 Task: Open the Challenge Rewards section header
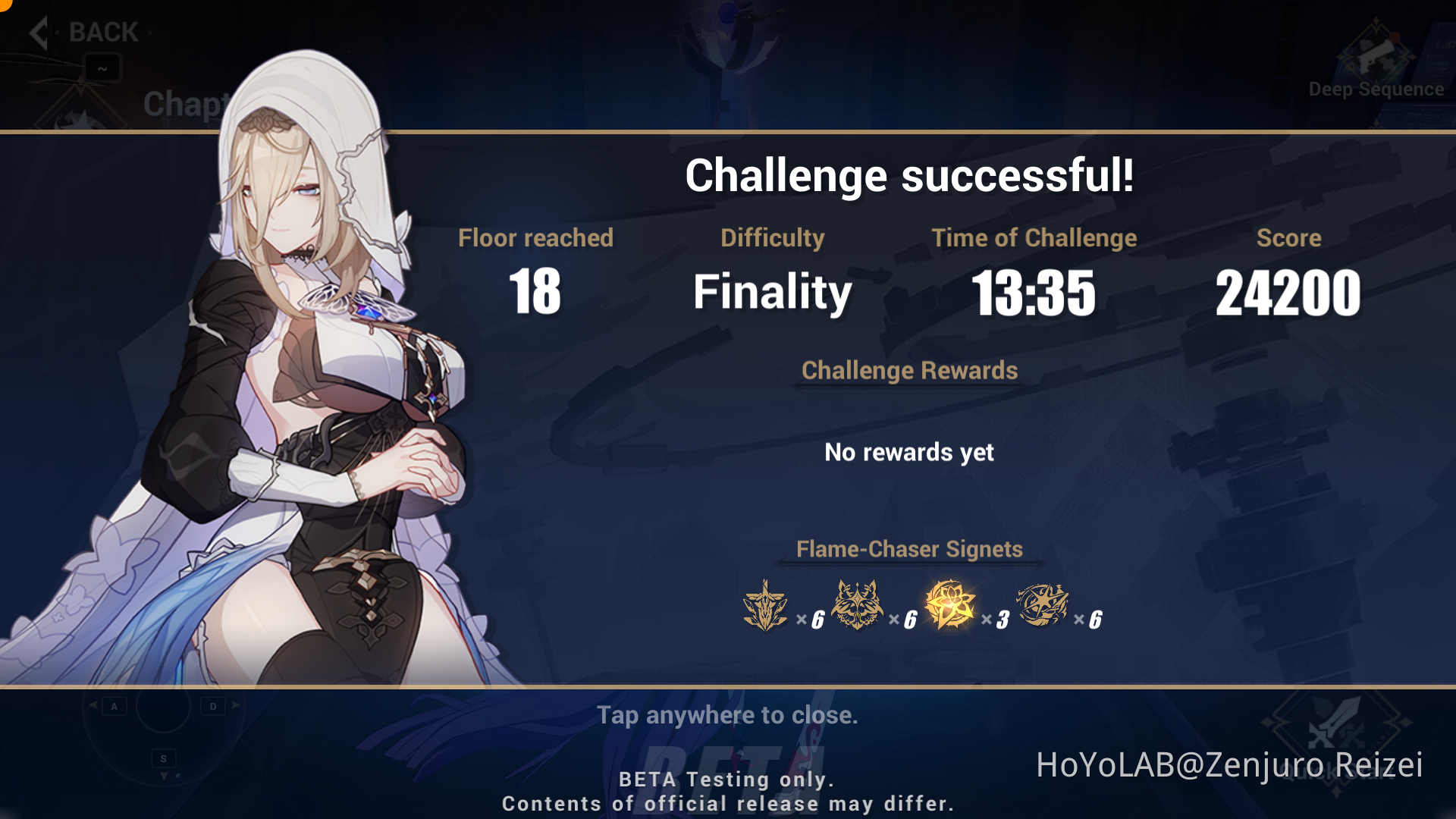pos(909,371)
